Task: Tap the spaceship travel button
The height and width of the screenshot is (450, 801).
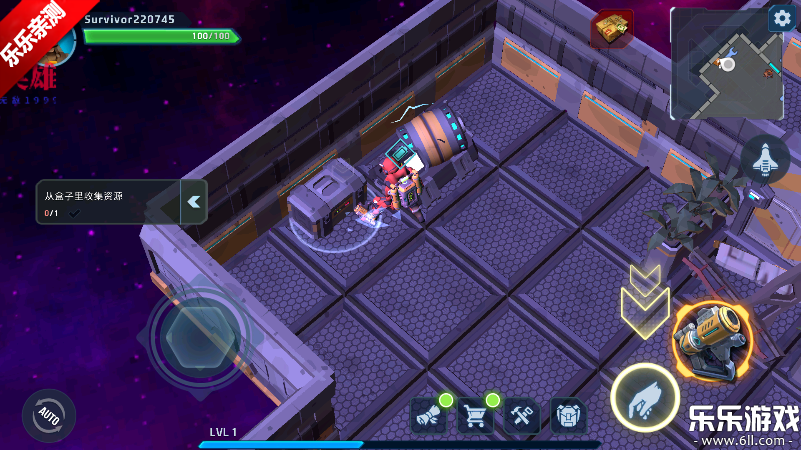Action: 765,160
